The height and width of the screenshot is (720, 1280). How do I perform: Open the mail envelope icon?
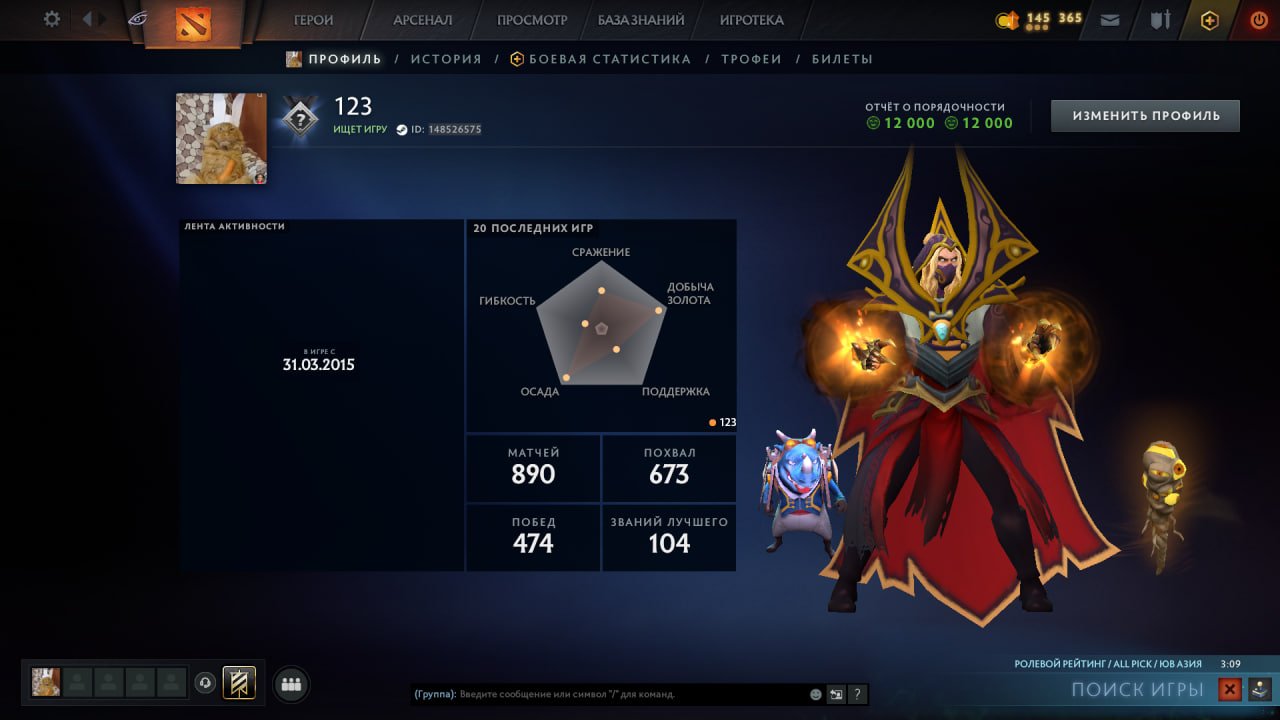(1109, 20)
